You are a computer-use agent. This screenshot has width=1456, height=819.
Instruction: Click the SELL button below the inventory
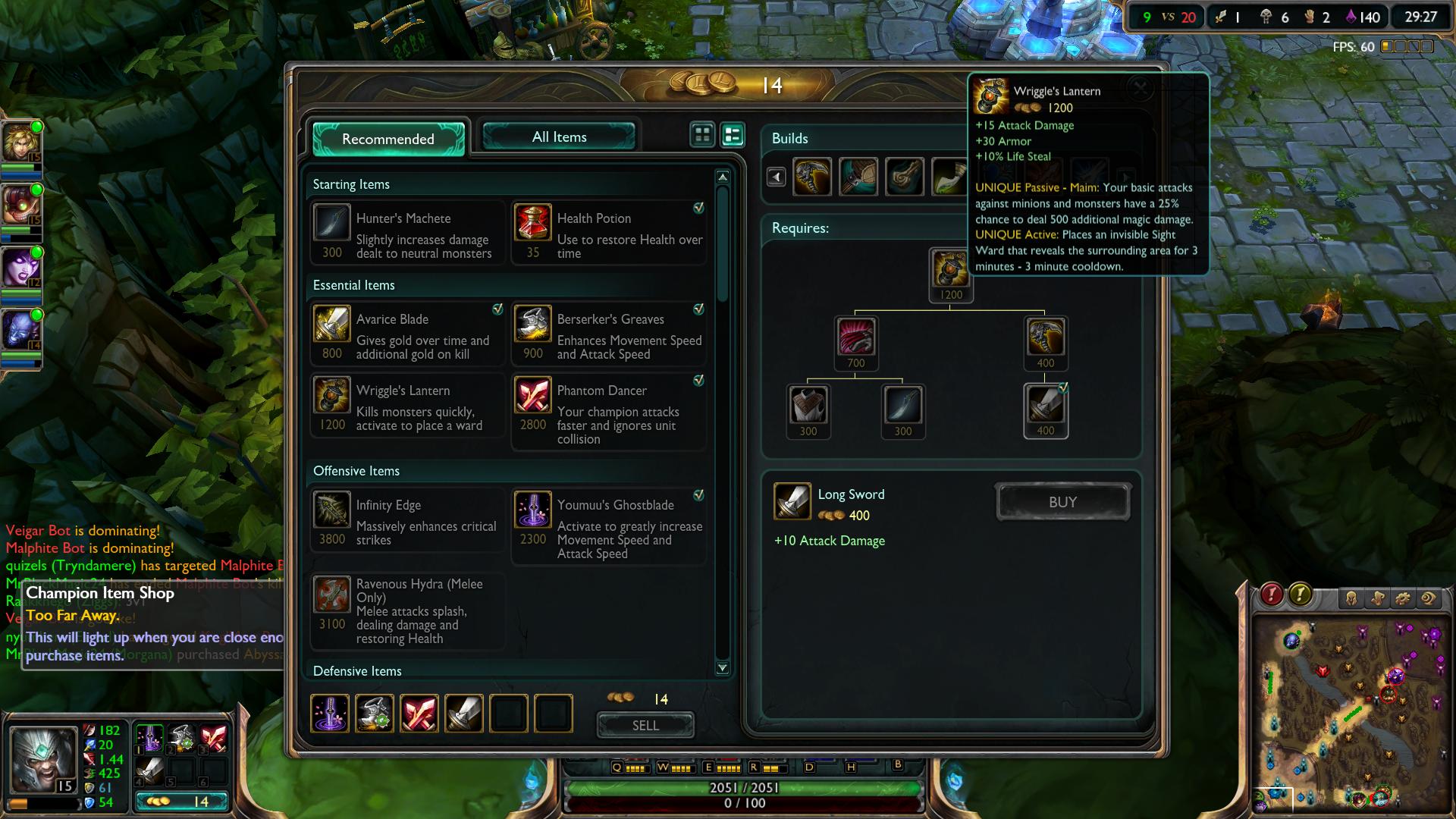645,725
